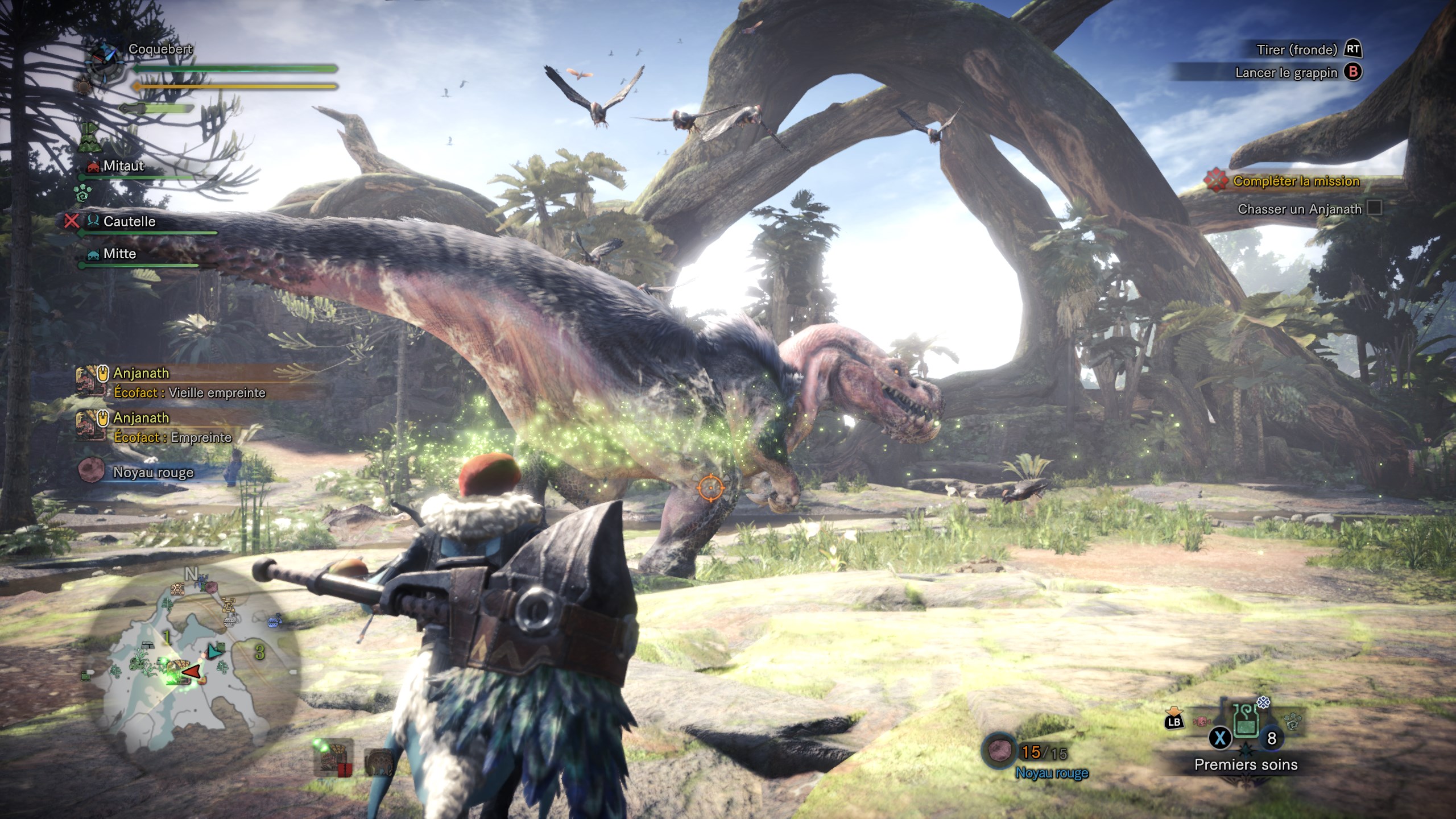This screenshot has height=819, width=1456.
Task: Select party member Mitte
Action: (x=119, y=254)
